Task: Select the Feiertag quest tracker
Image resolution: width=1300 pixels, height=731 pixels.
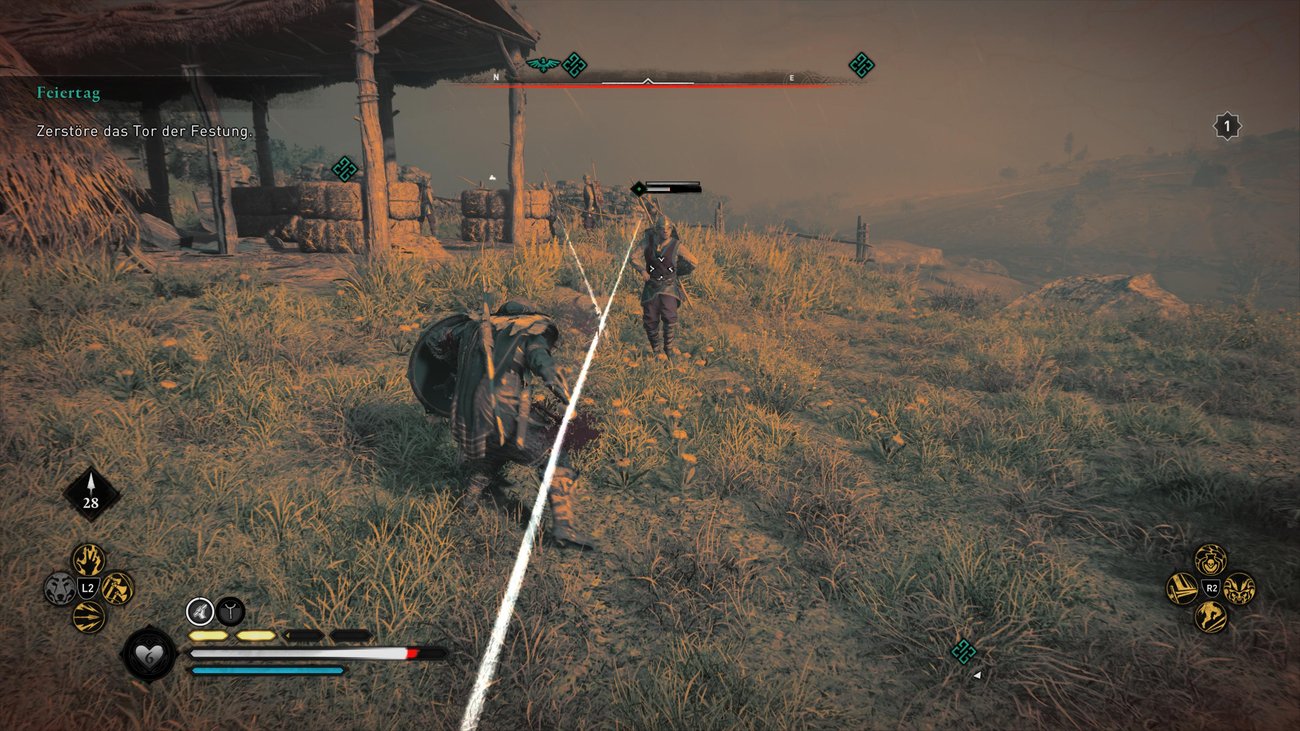Action: tap(68, 93)
